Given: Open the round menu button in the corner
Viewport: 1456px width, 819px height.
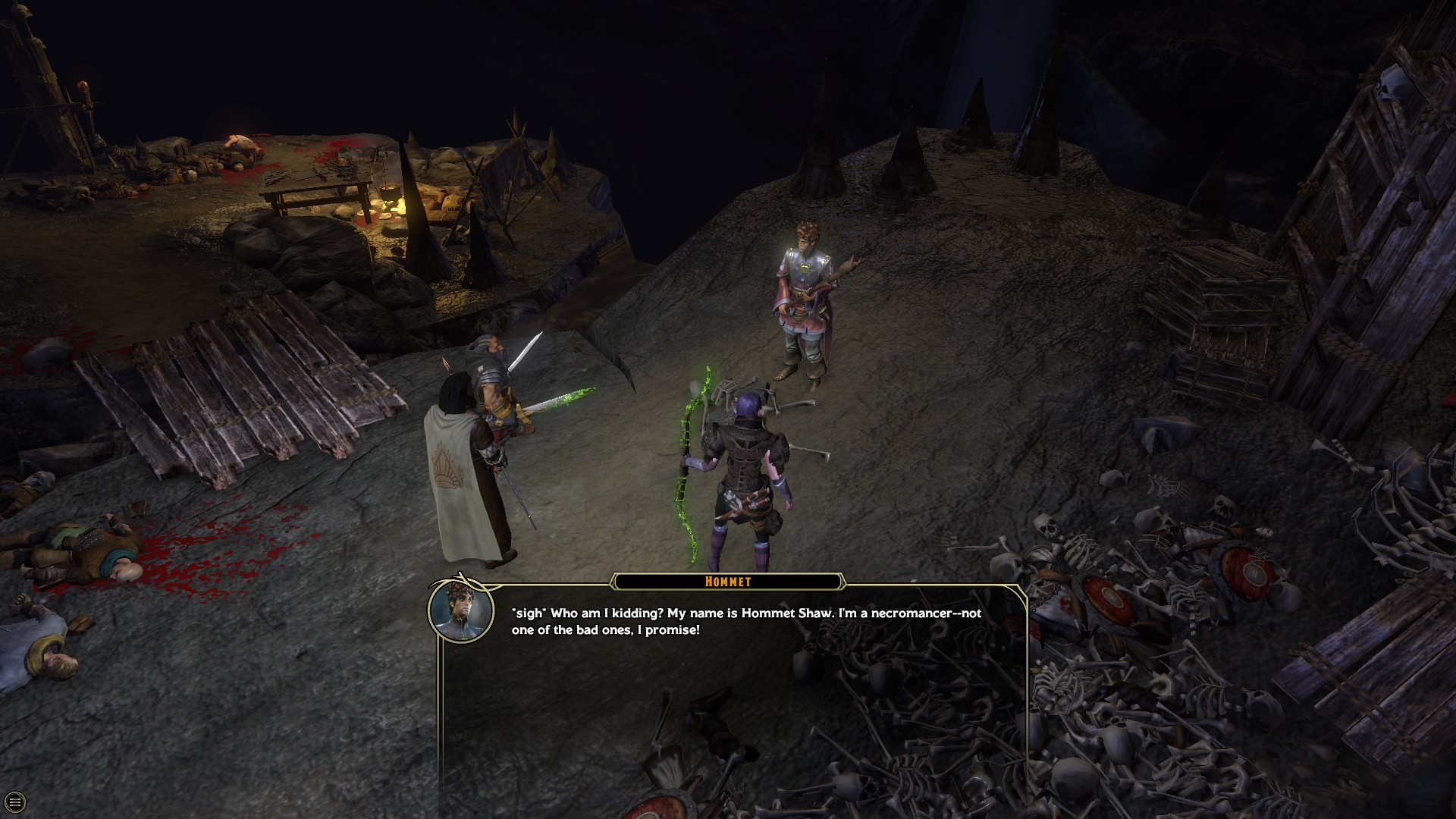Looking at the screenshot, I should 14,802.
